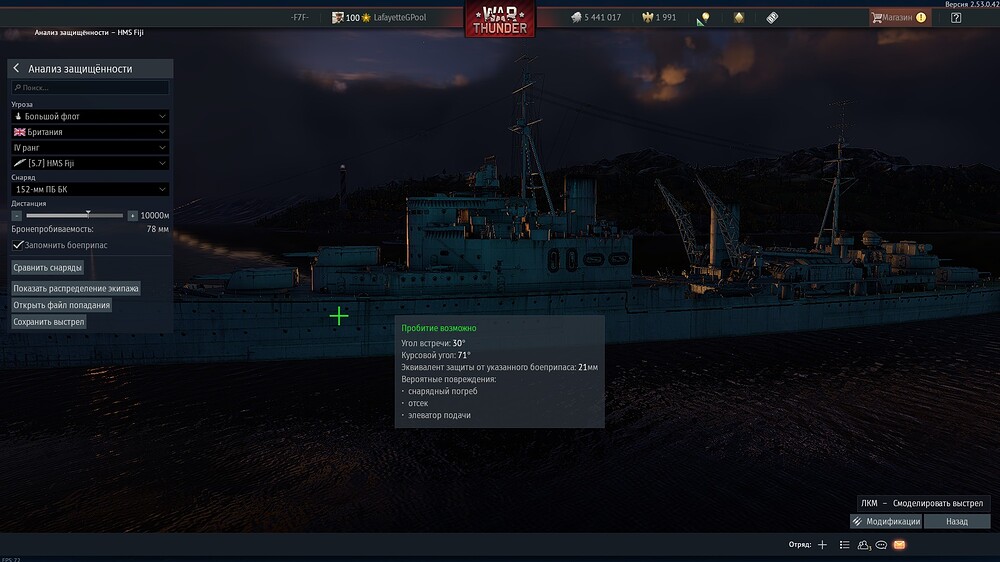The image size is (1000, 562).
Task: Save the shot with Сохранить выстрел
Action: coord(49,322)
